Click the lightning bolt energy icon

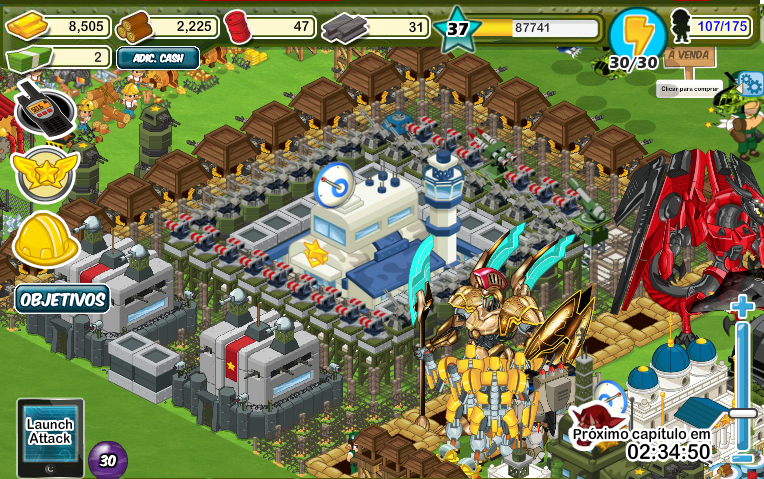tap(637, 34)
